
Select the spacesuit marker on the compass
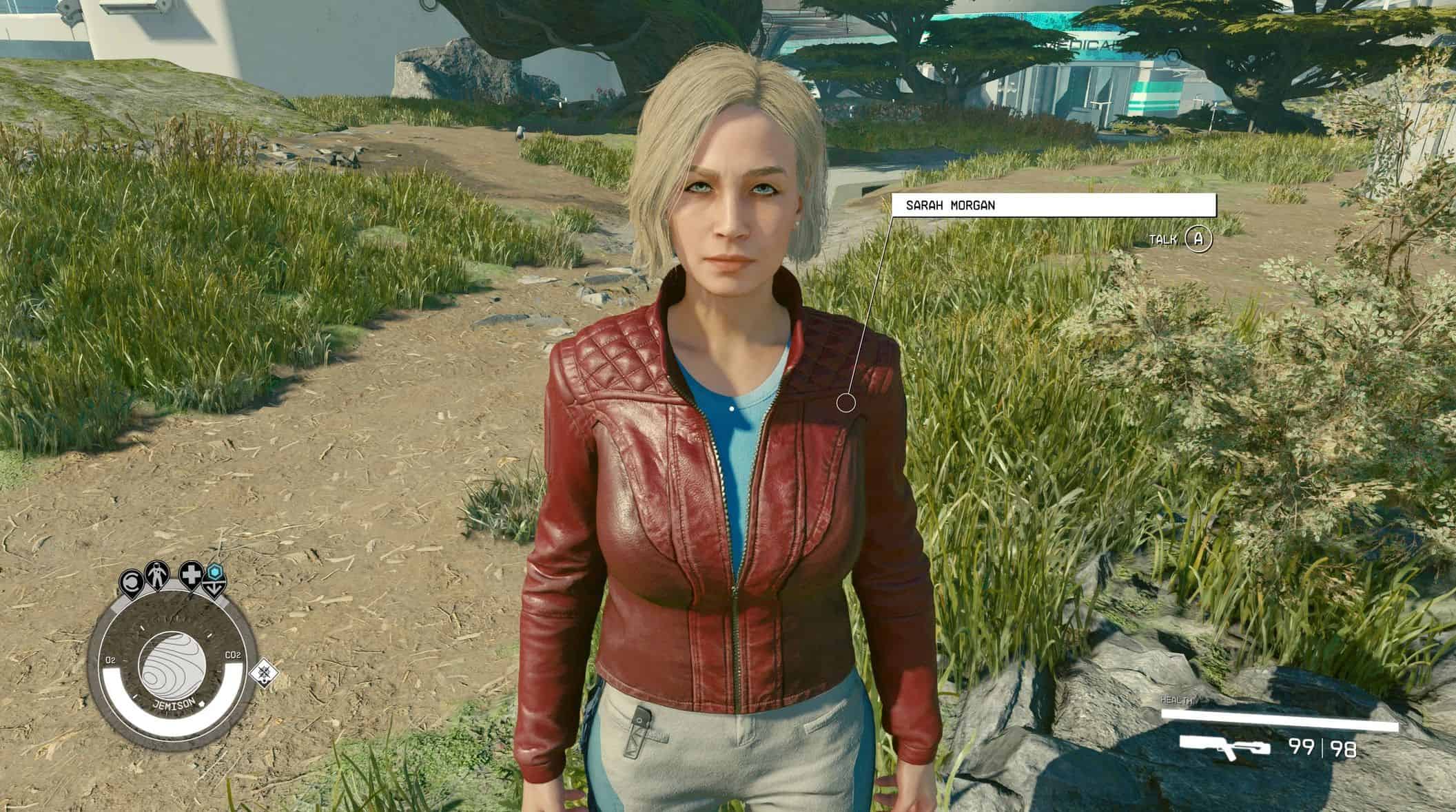tap(157, 576)
